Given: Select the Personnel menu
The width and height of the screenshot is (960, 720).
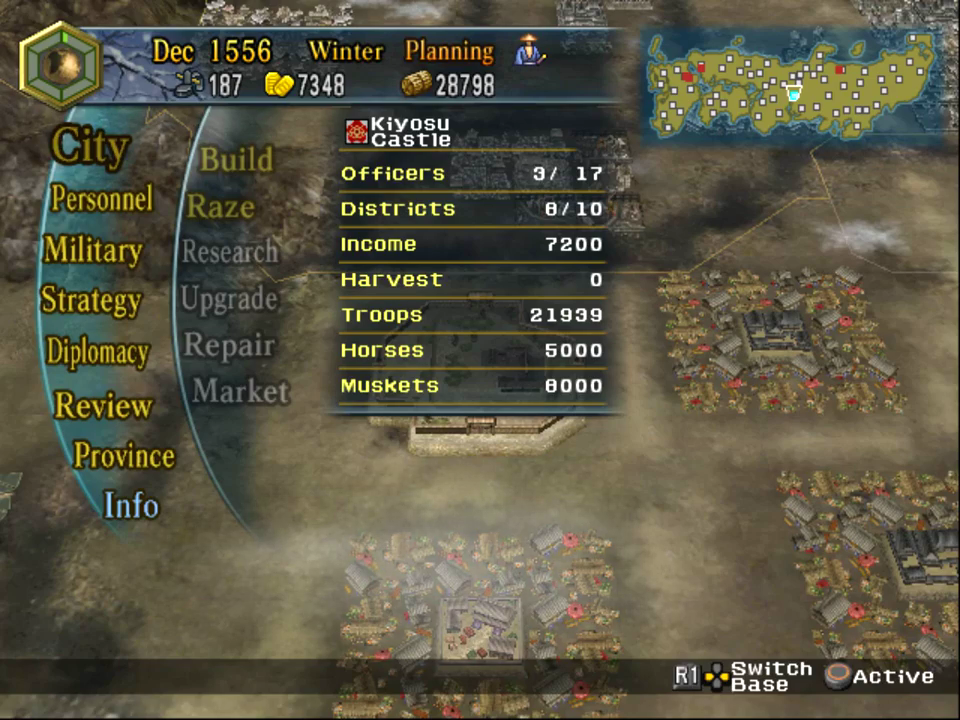Looking at the screenshot, I should tap(102, 198).
